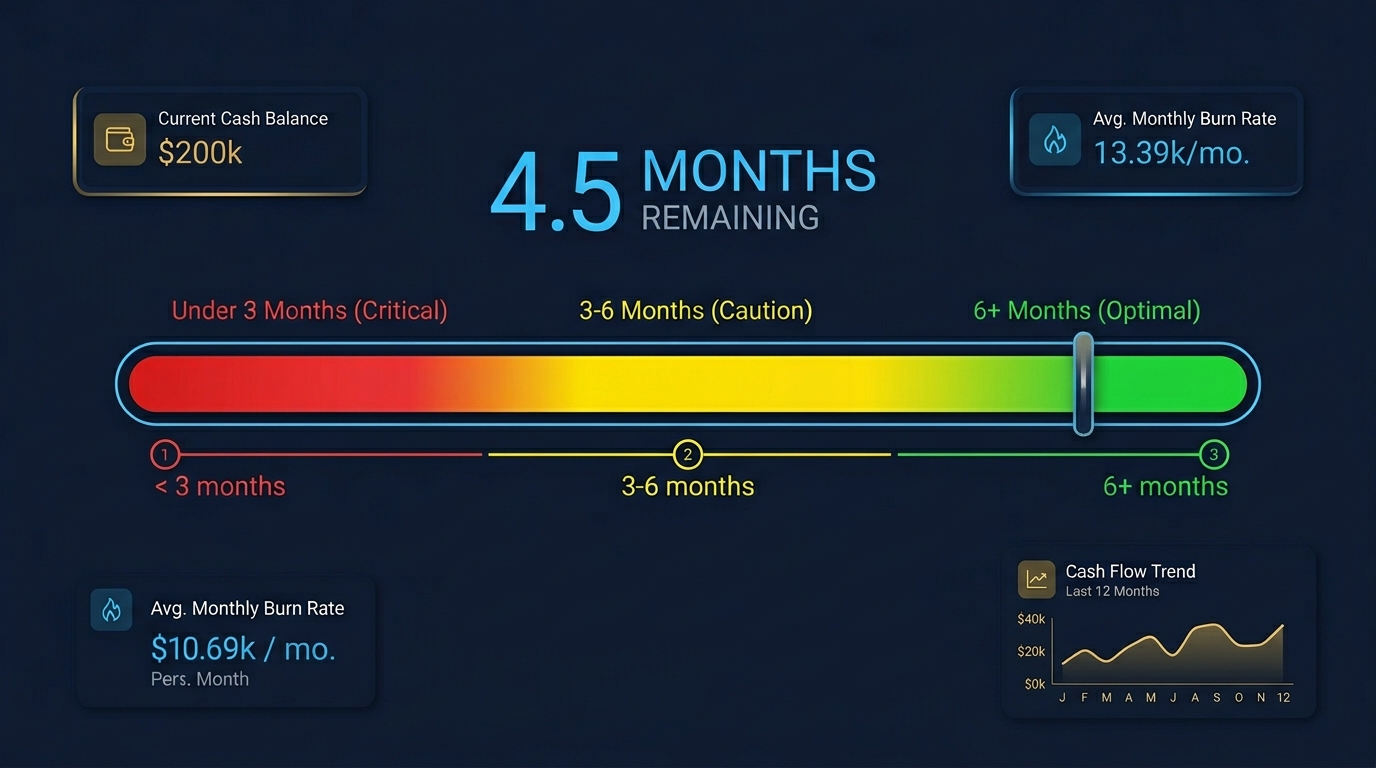Select the marker labeled 2 below the gauge
The height and width of the screenshot is (768, 1376).
coord(688,454)
